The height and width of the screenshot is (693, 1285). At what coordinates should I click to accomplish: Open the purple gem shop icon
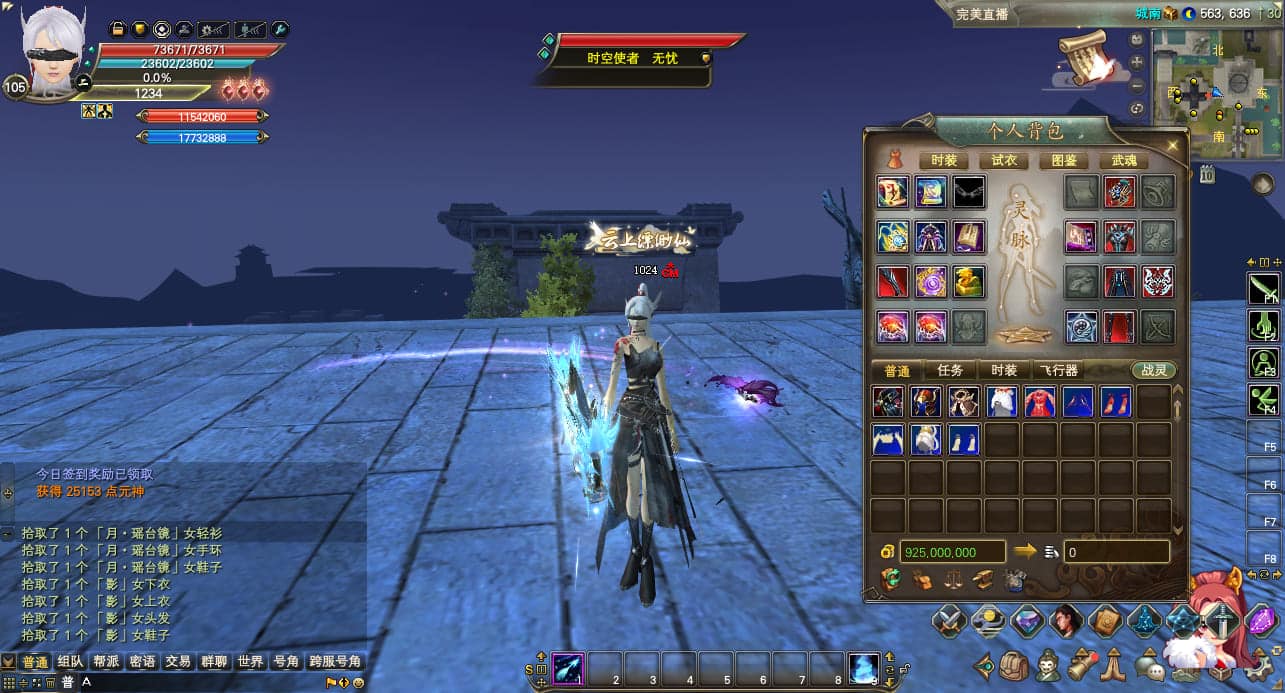click(x=1259, y=622)
